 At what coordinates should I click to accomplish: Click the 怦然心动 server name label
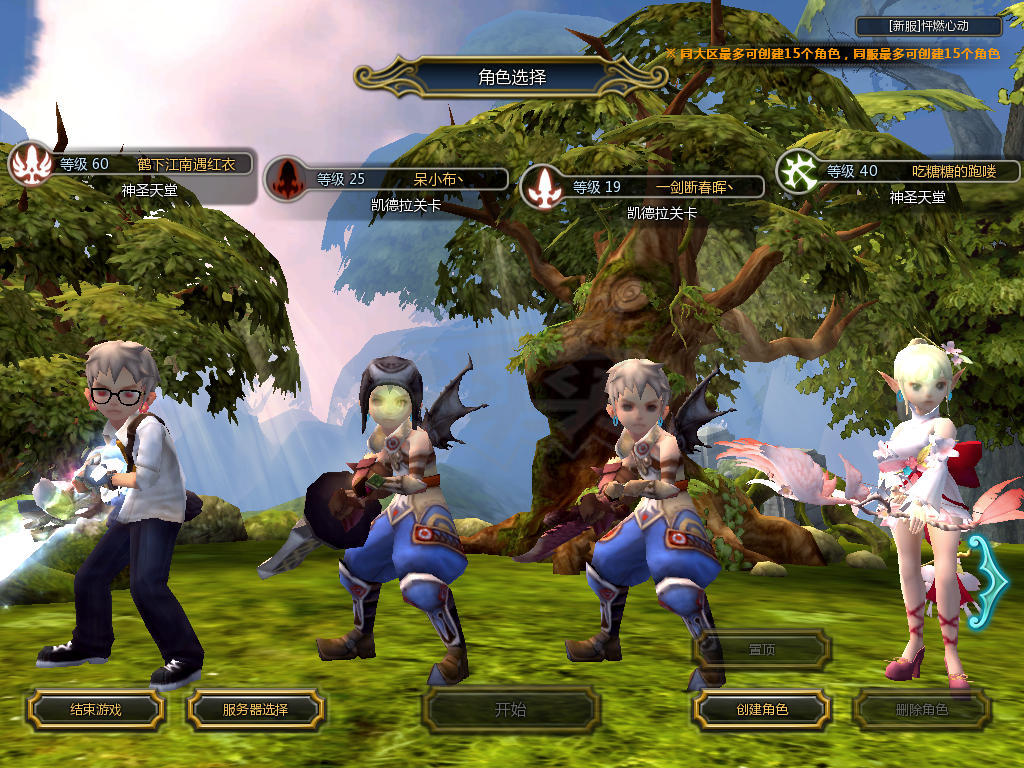929,26
